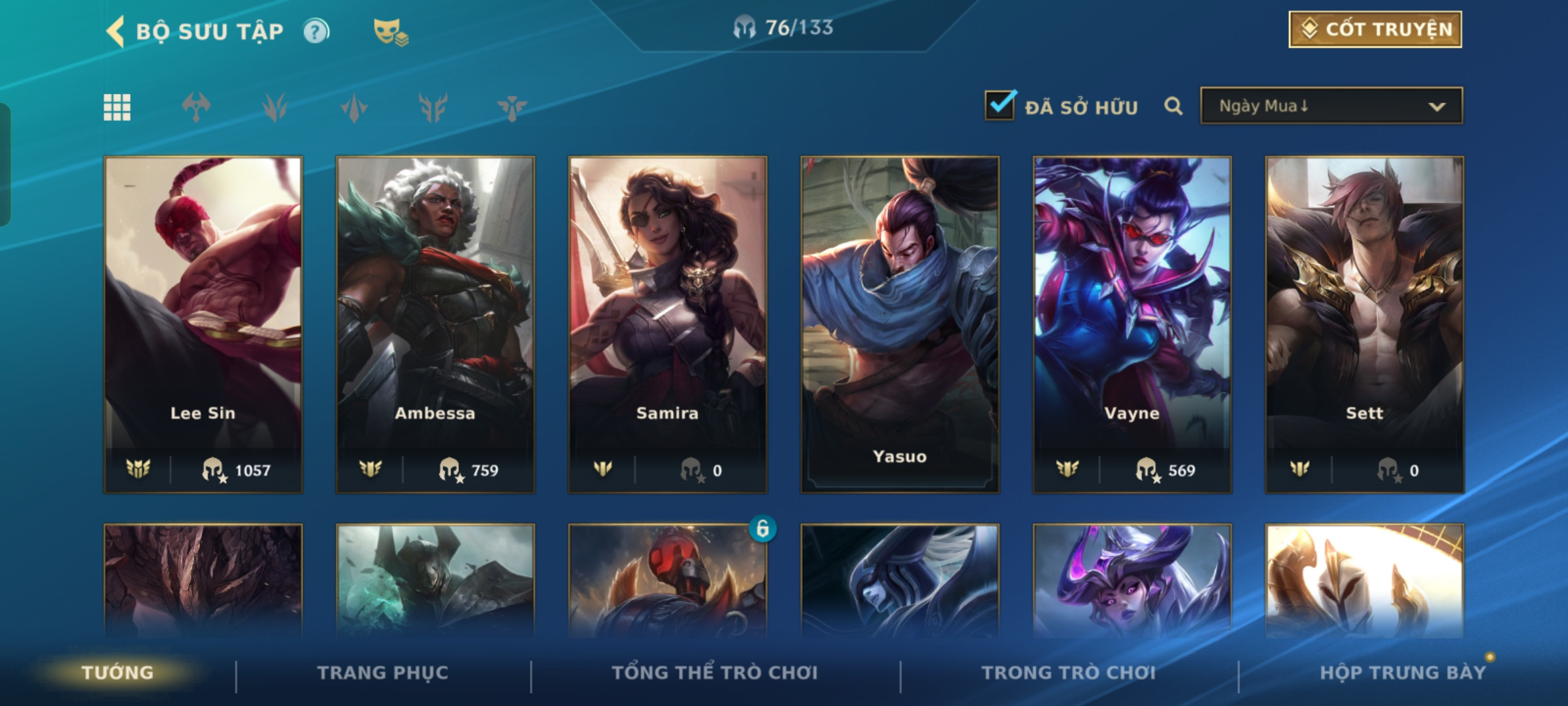
Task: Go back from Bộ Sưu Tập
Action: [116, 31]
